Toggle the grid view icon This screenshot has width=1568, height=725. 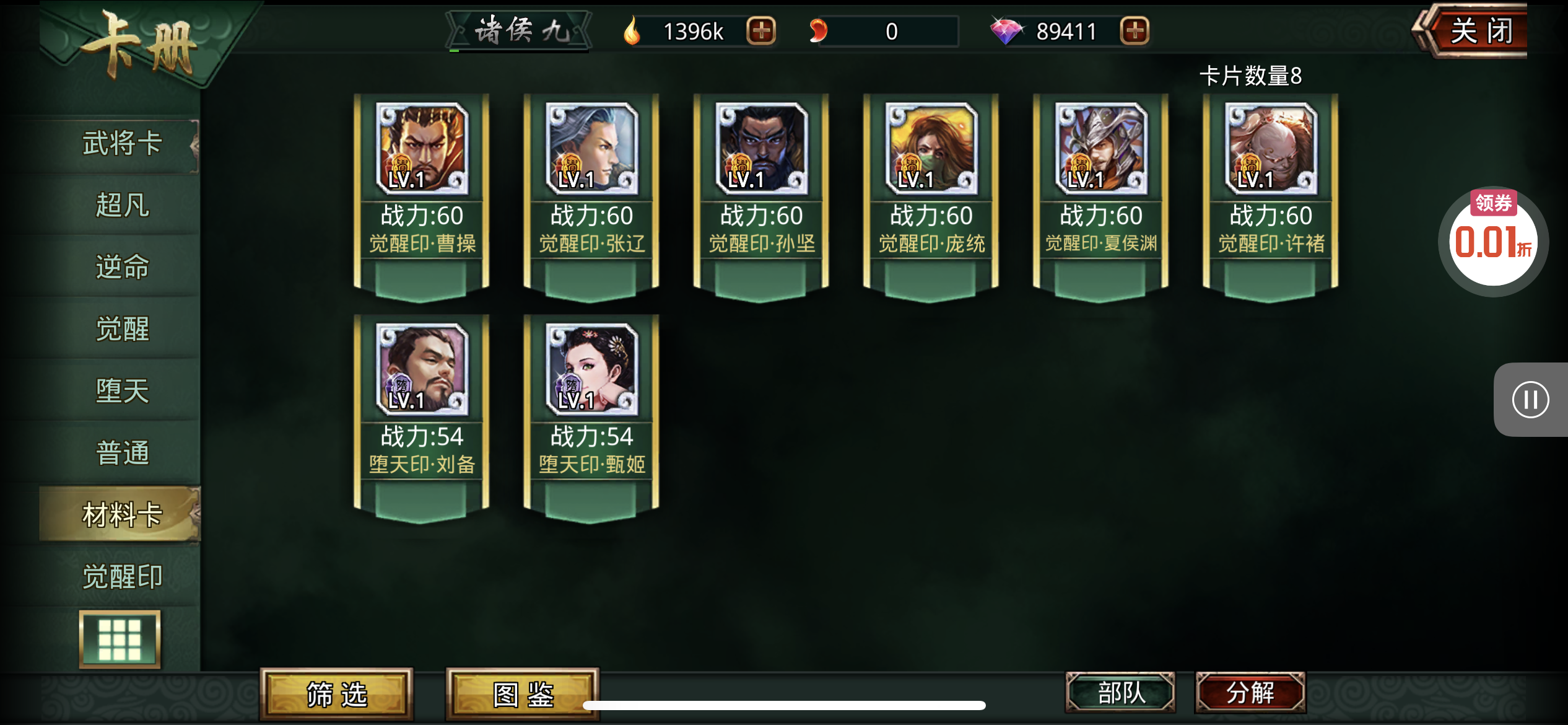point(120,639)
